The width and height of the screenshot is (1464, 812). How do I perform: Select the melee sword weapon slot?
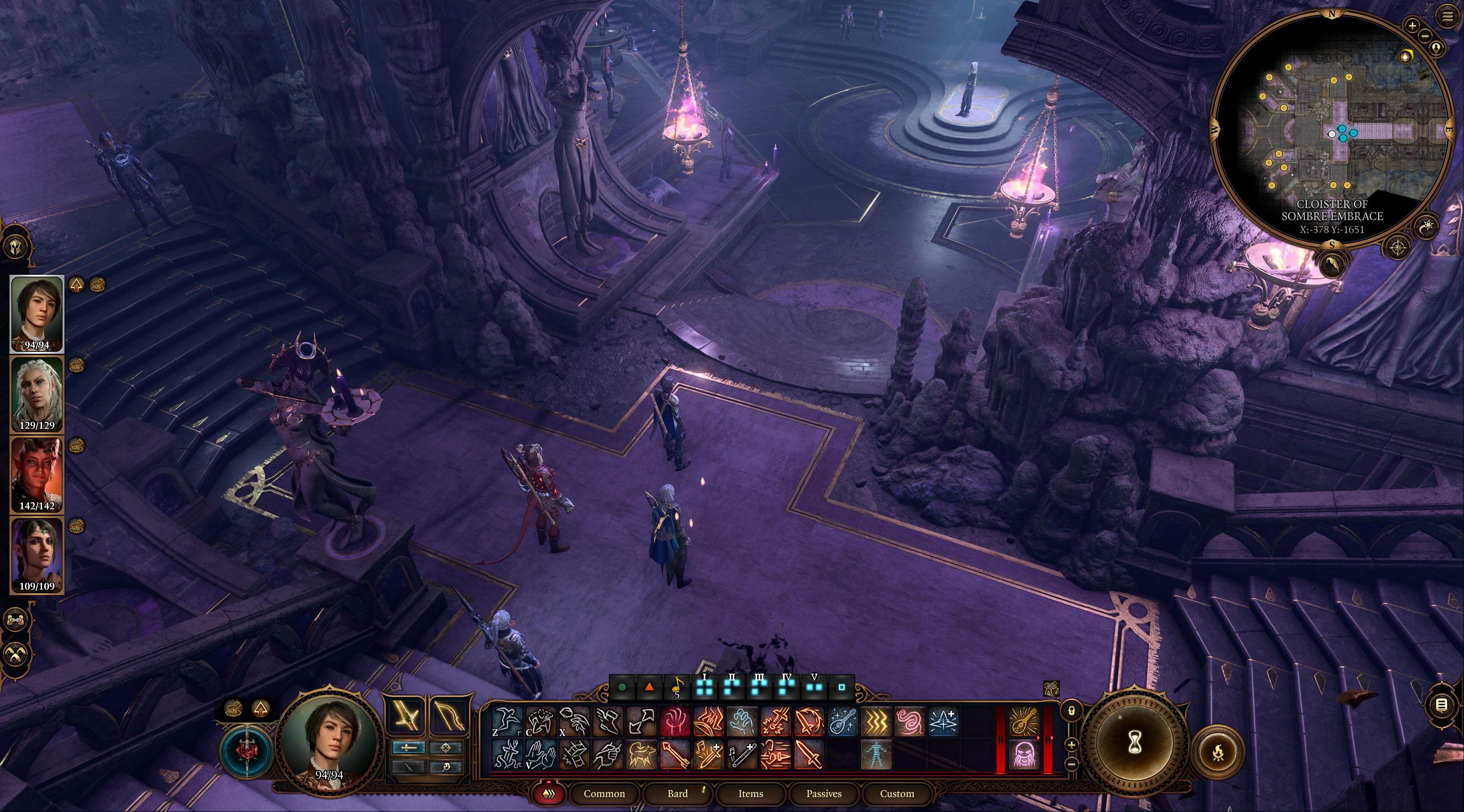tap(407, 716)
